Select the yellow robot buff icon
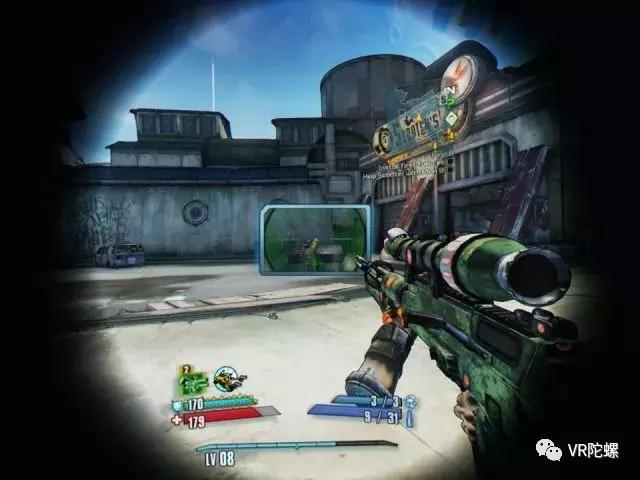 click(x=229, y=381)
